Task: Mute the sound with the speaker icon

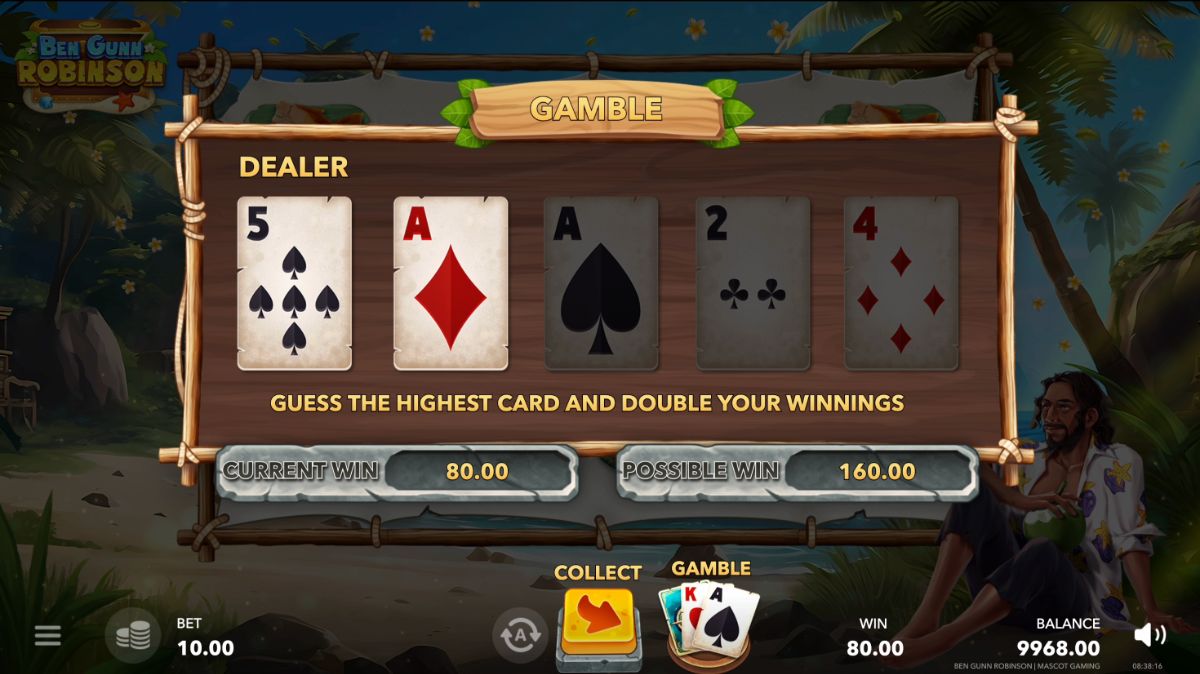Action: point(1150,634)
